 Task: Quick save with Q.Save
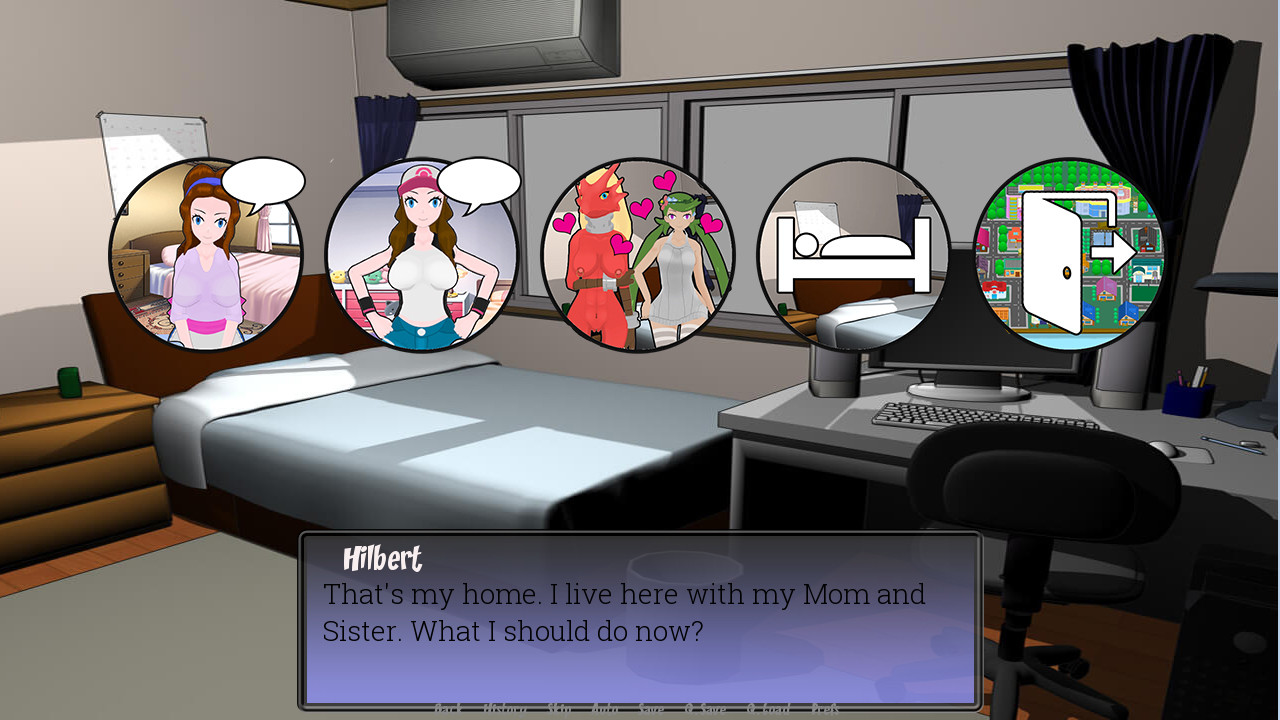[x=706, y=710]
